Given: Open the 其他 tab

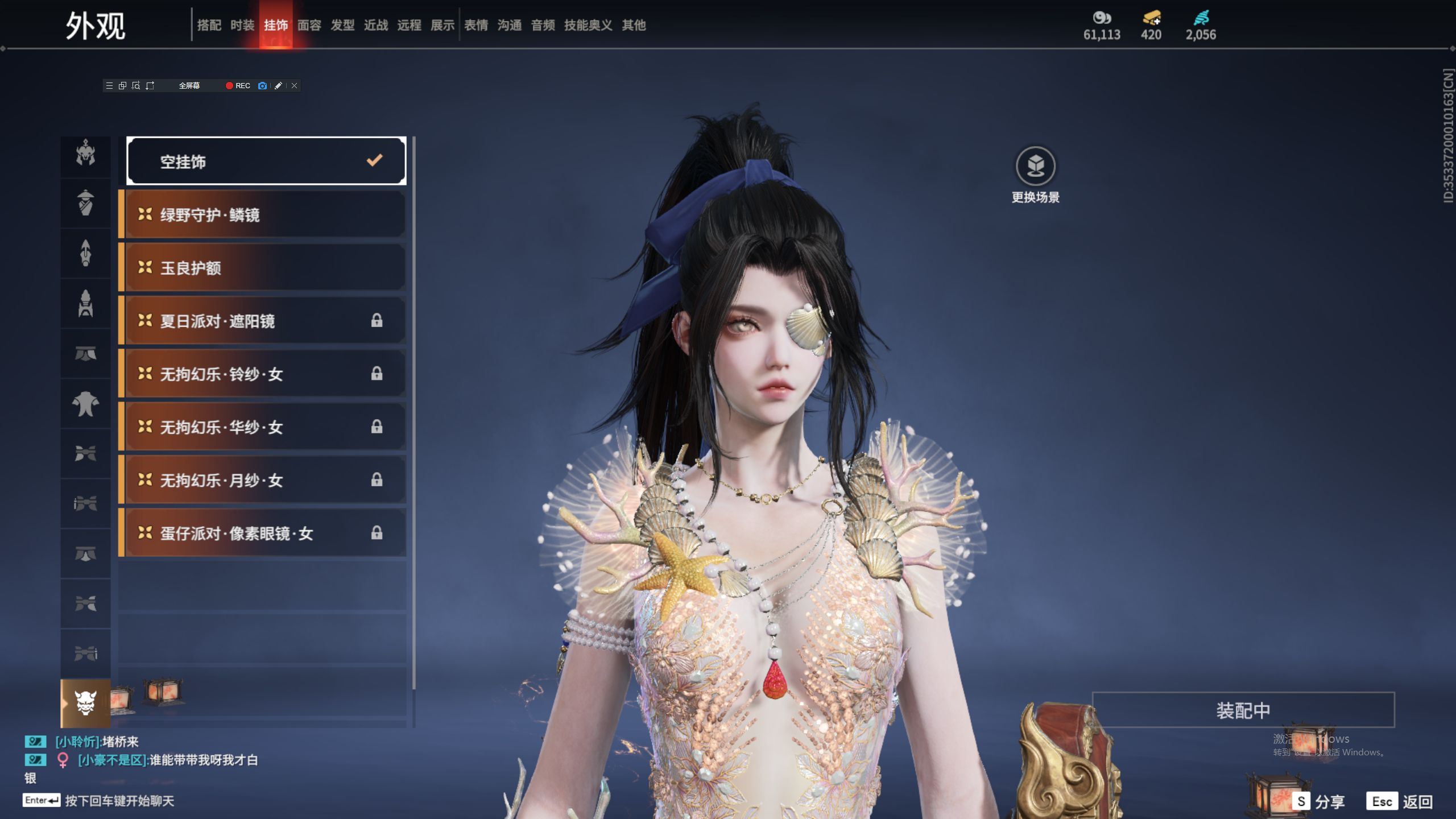Looking at the screenshot, I should (x=634, y=25).
